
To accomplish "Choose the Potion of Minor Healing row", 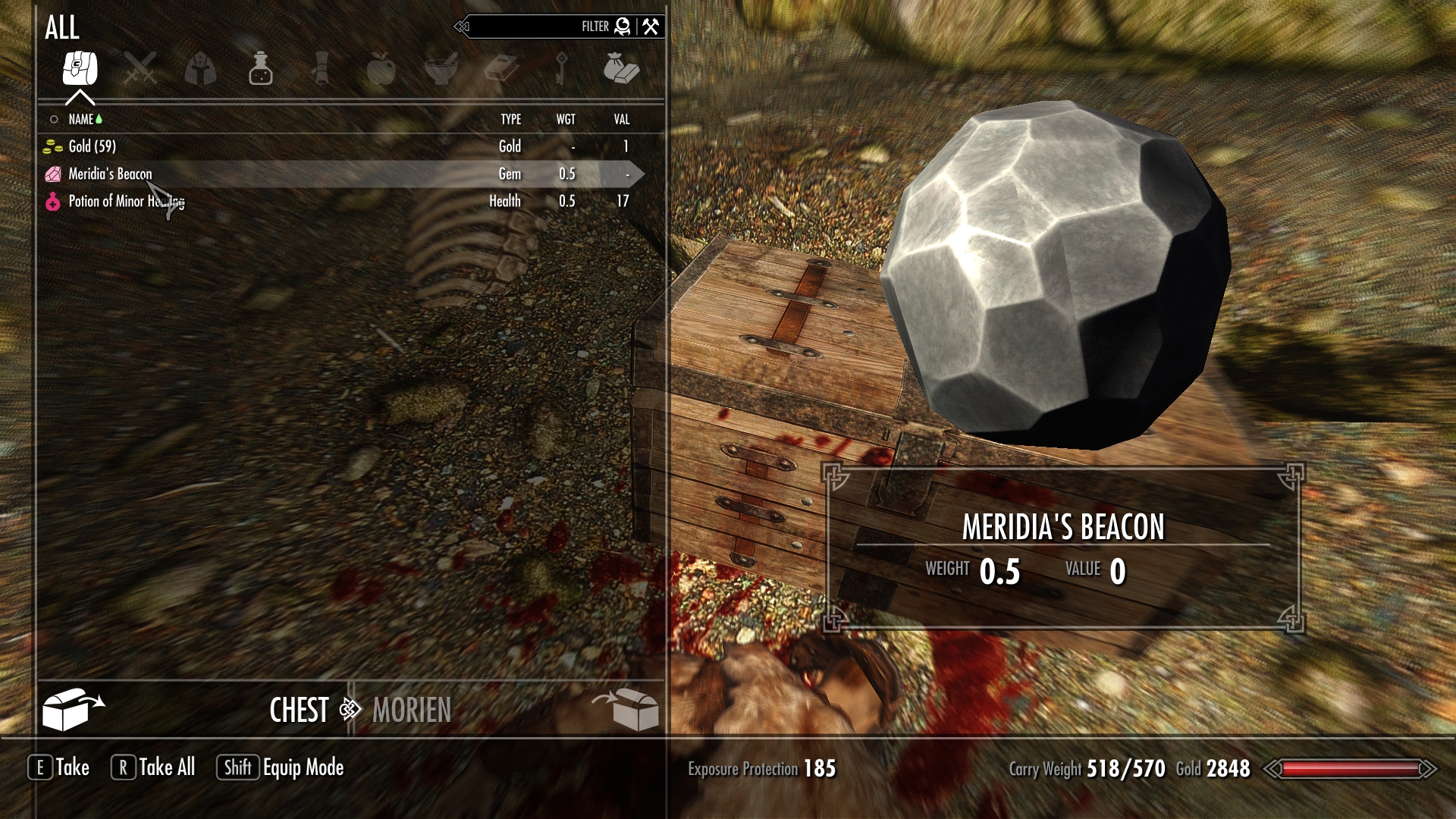I will pos(126,201).
